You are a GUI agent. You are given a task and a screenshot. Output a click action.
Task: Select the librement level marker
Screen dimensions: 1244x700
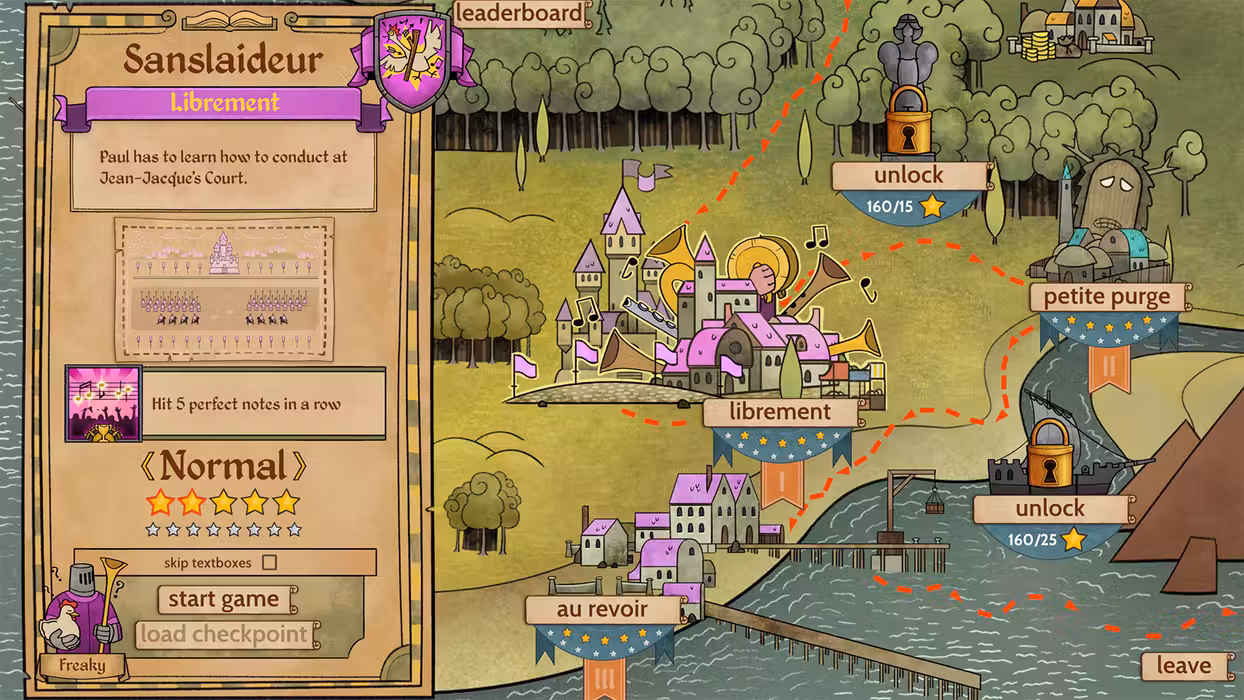[780, 412]
